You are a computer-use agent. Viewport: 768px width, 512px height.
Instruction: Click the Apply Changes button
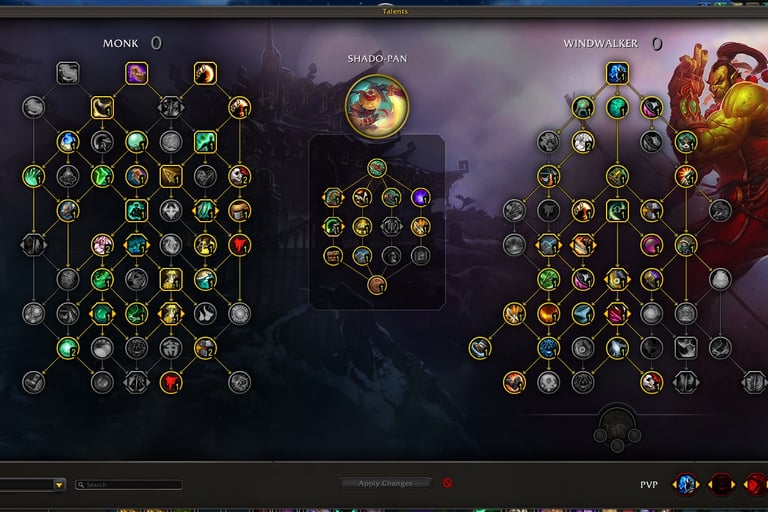coord(385,483)
